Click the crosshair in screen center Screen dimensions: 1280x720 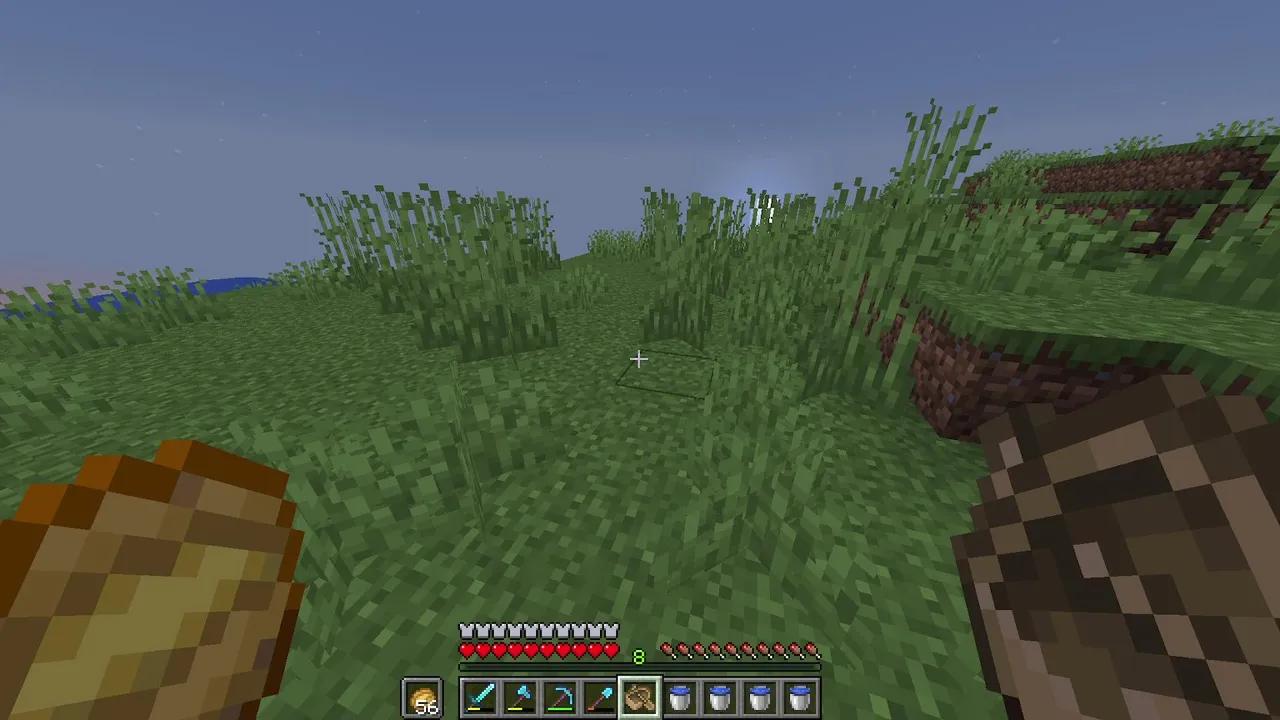tap(640, 359)
